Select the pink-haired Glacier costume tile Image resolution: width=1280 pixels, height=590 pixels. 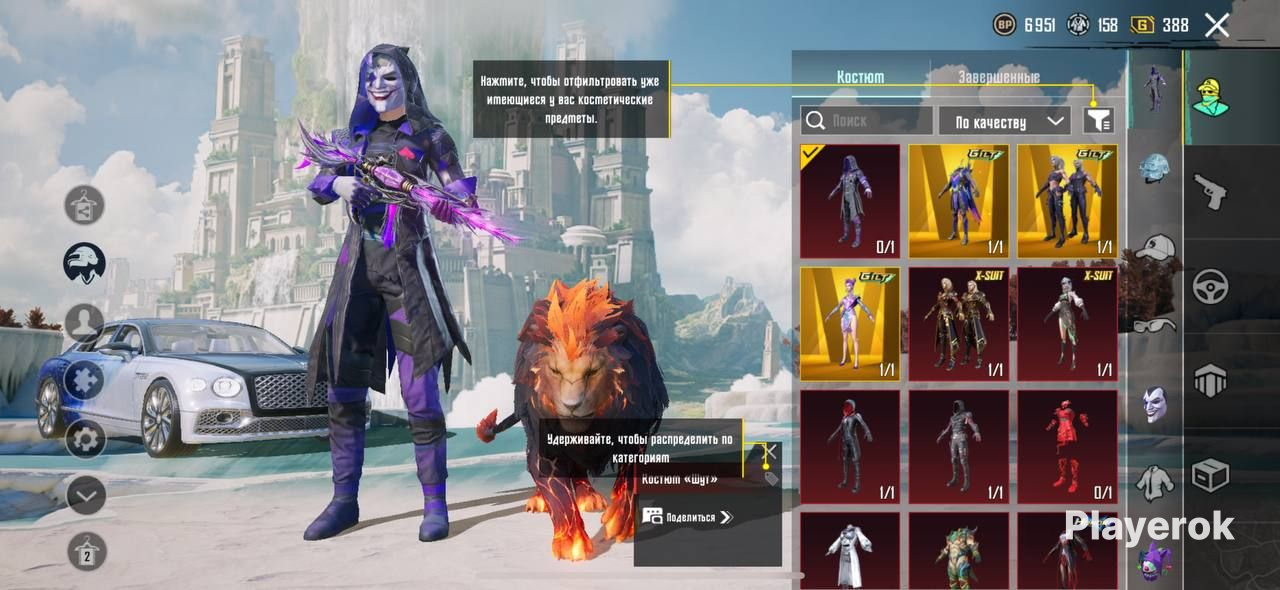point(850,324)
